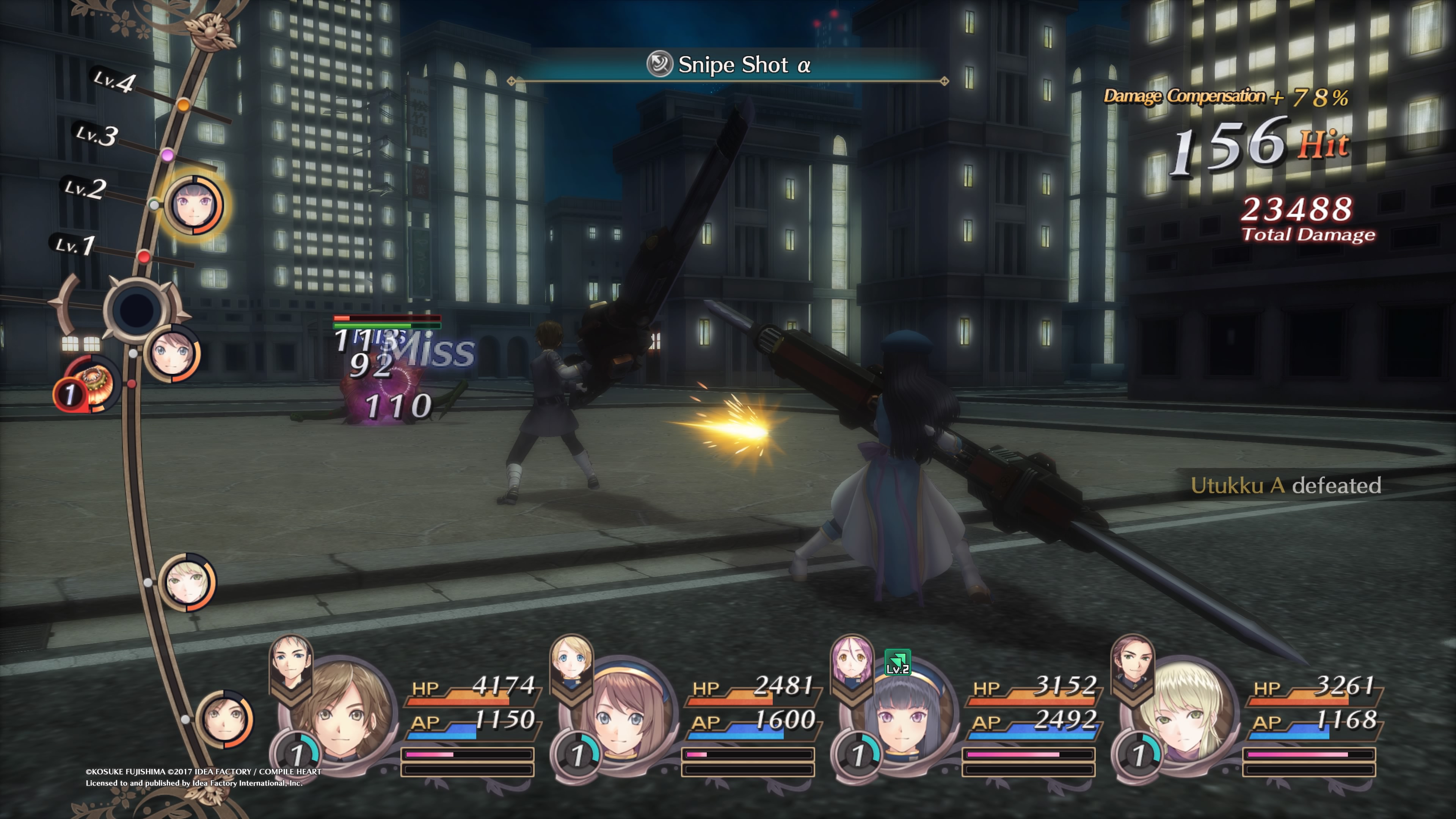Click the orange Lv.4 node on the timeline
Viewport: 1456px width, 819px height.
tap(183, 105)
